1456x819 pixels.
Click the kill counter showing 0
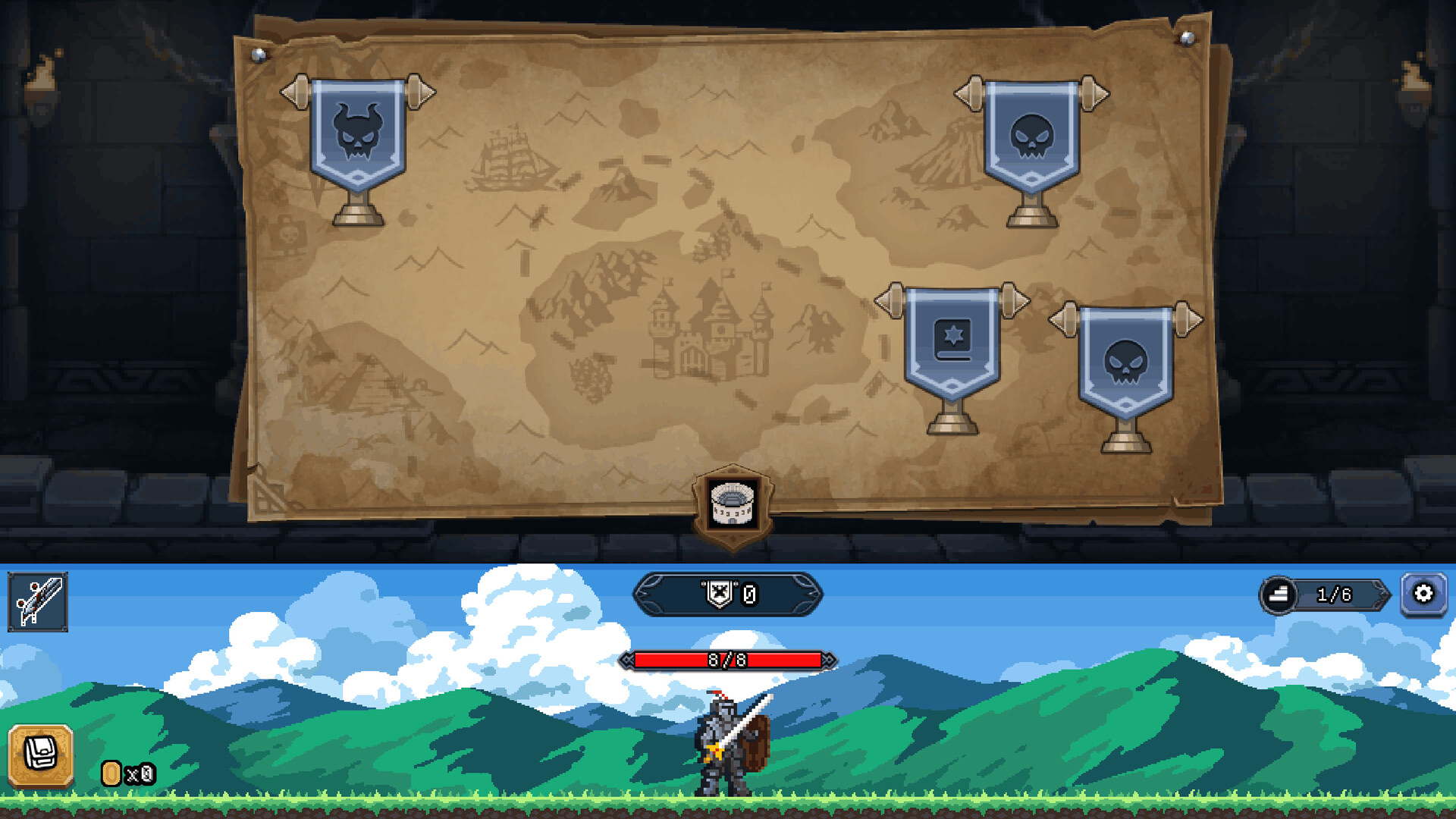point(749,595)
